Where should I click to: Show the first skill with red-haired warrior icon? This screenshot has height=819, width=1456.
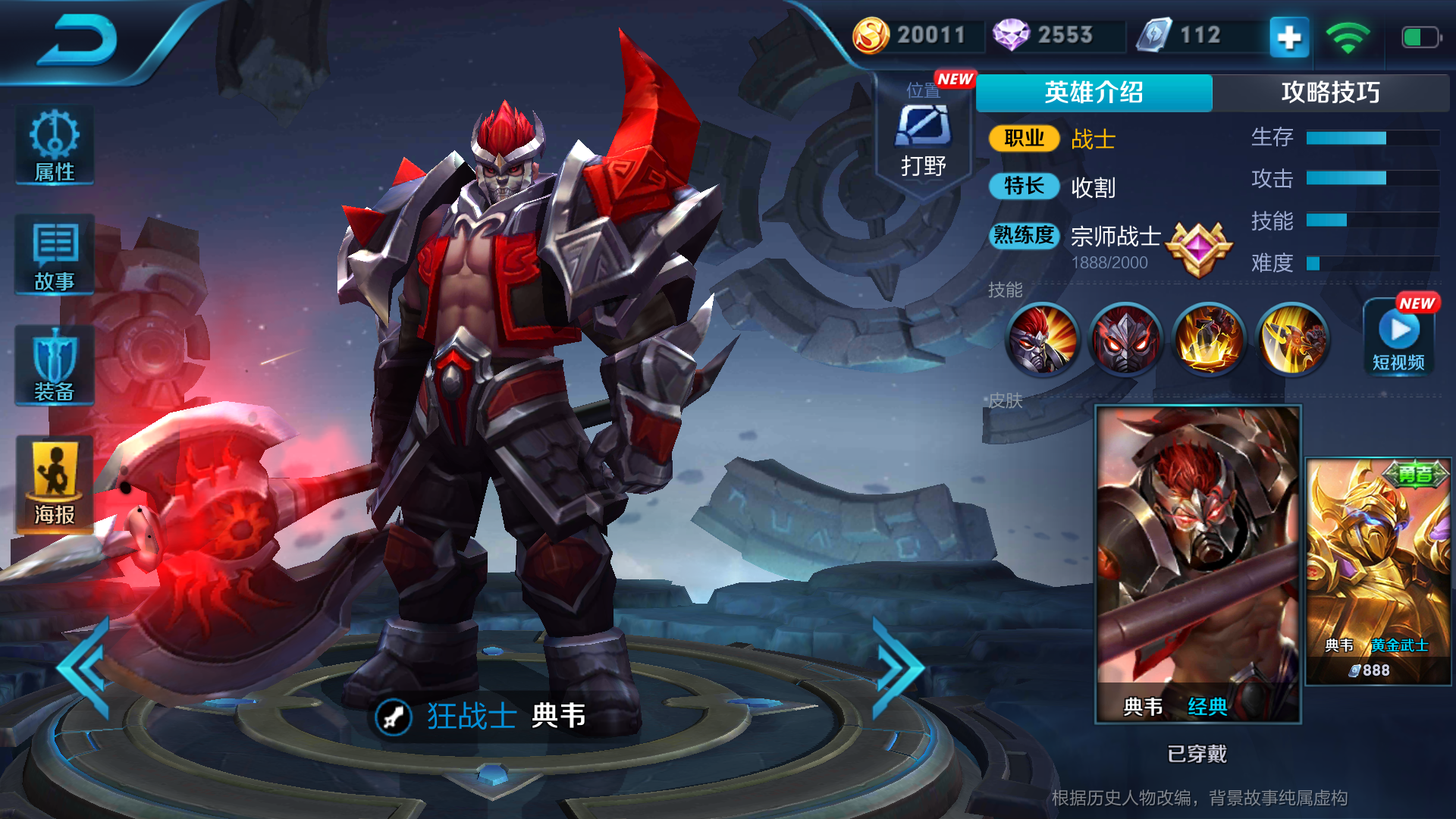1043,339
